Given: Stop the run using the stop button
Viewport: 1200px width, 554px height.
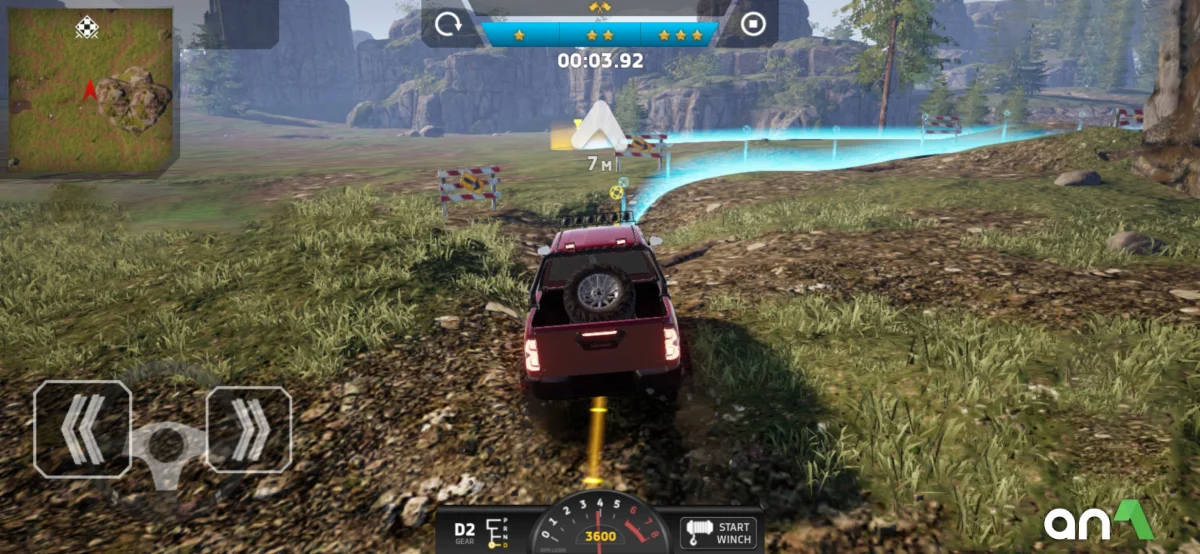Looking at the screenshot, I should tap(753, 25).
